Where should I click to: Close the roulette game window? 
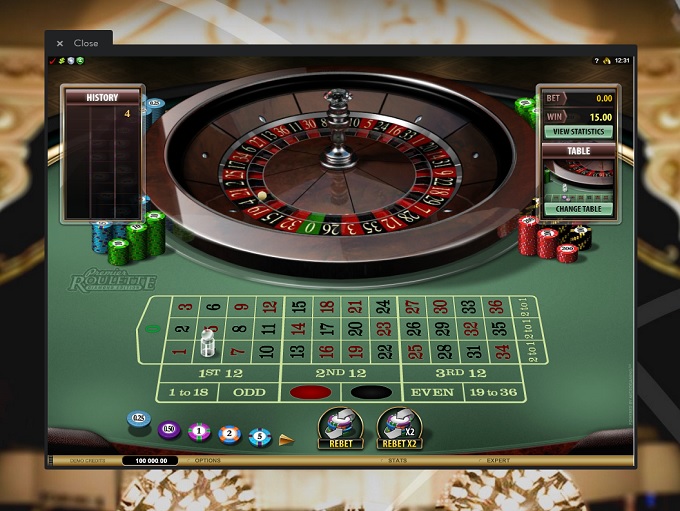78,43
